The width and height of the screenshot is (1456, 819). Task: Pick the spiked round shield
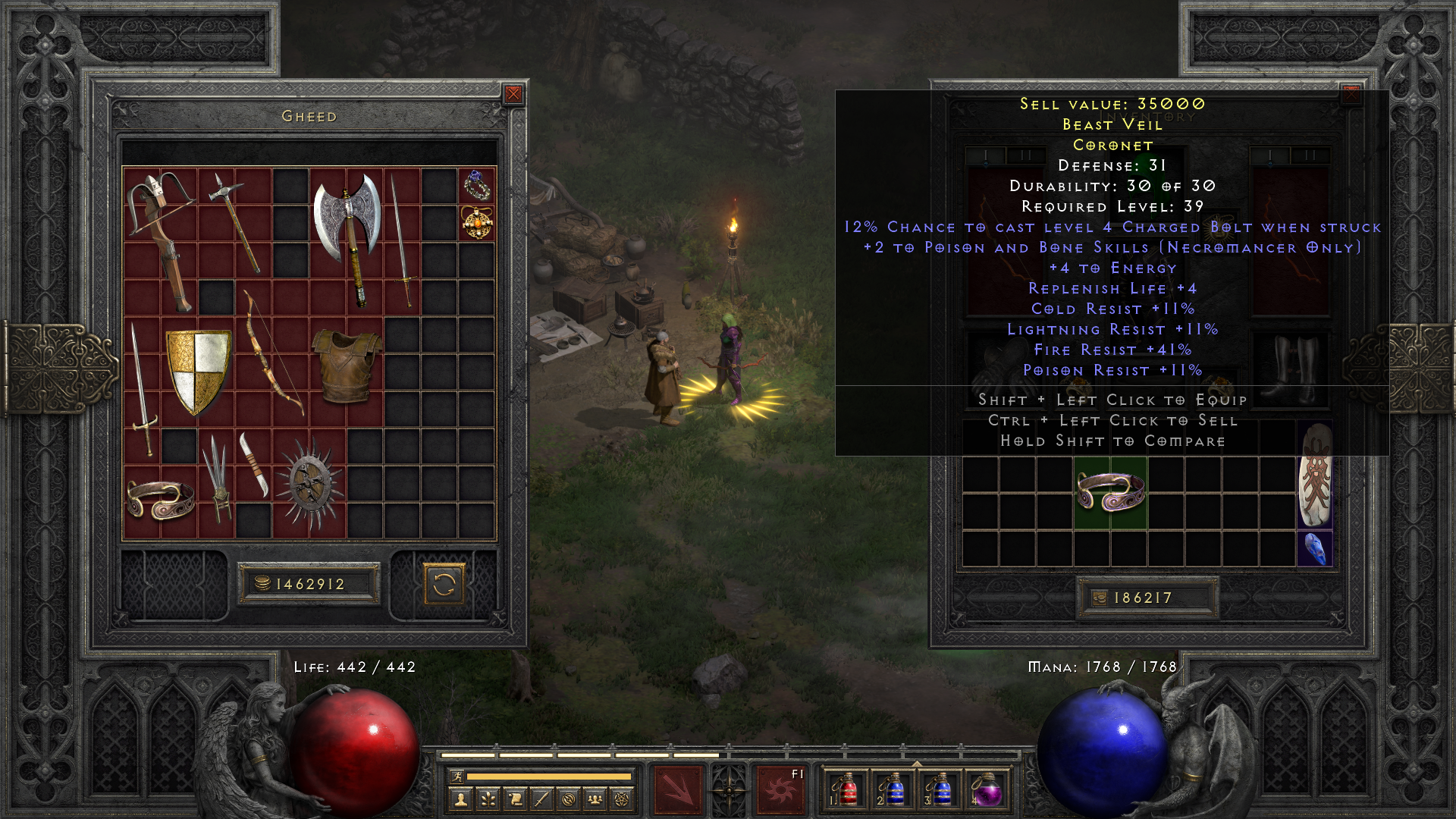coord(309,485)
